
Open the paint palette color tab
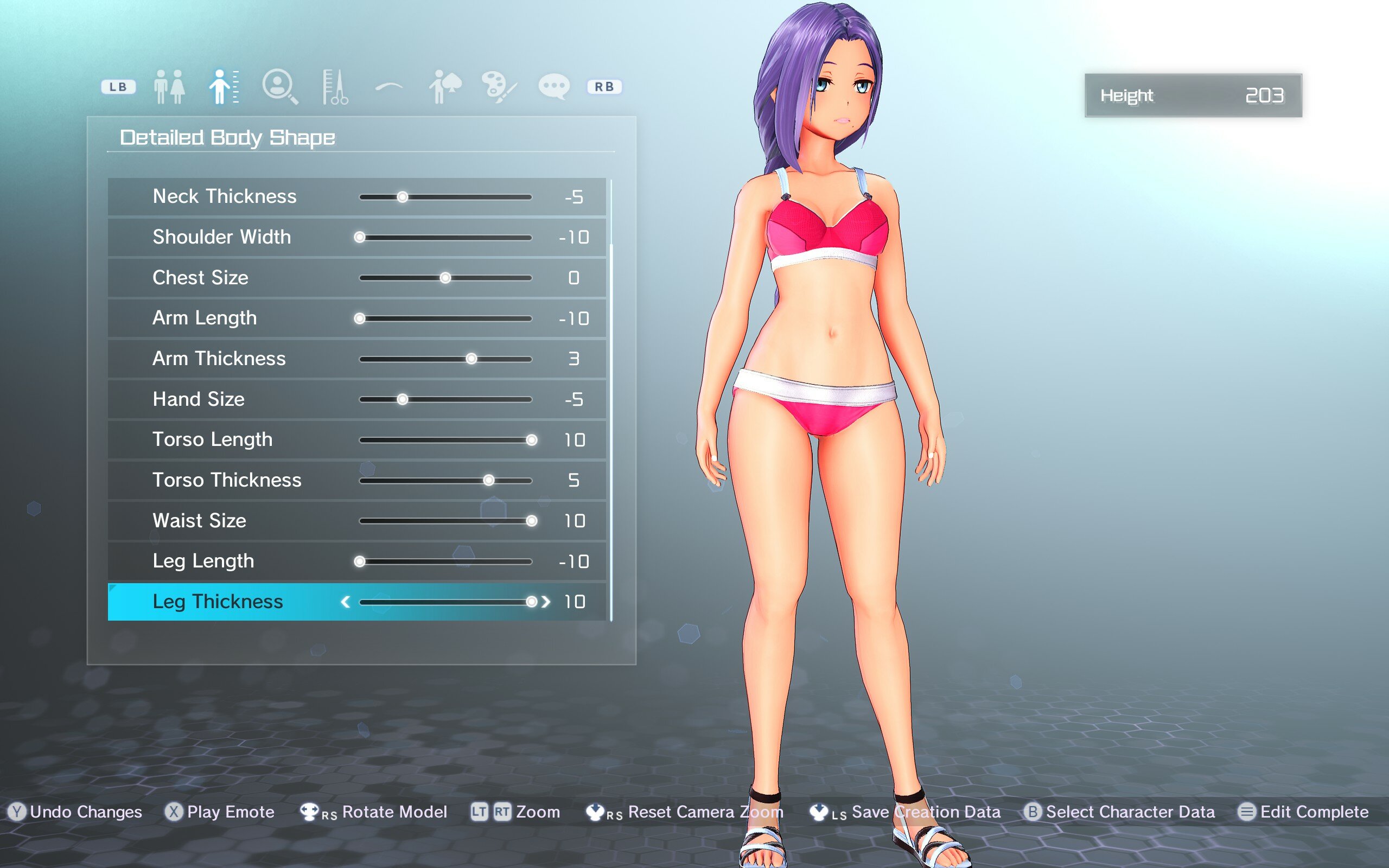tap(499, 87)
